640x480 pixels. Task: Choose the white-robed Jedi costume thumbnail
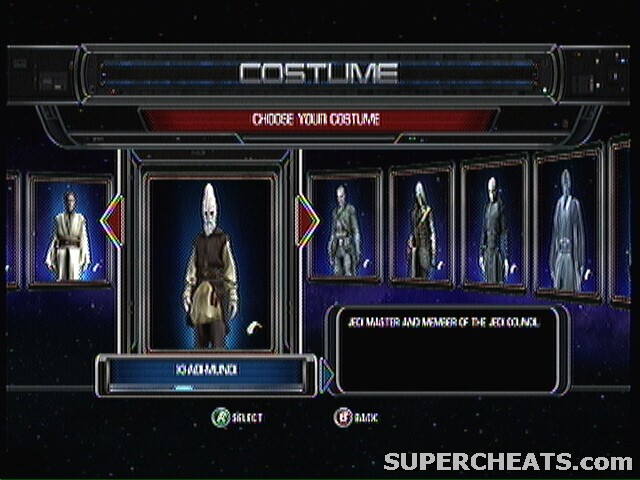pos(69,232)
